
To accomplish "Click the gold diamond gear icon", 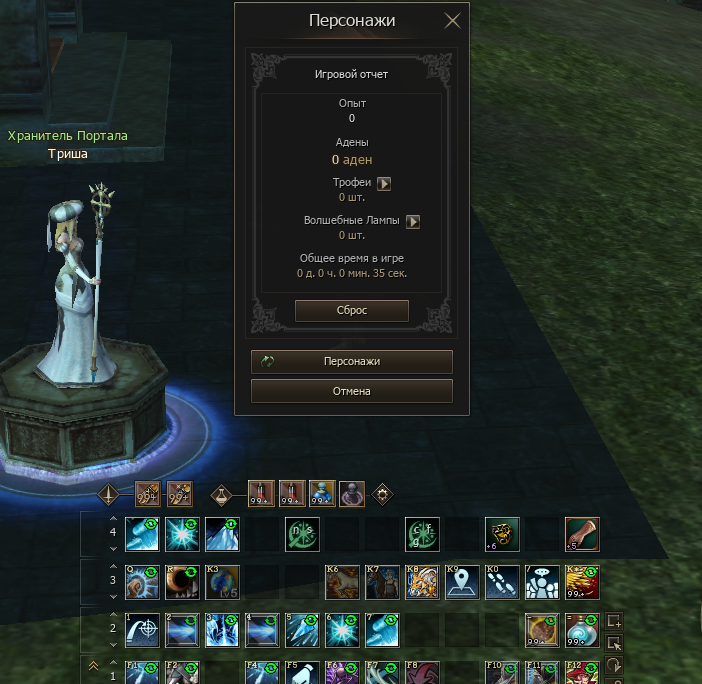I will (x=381, y=494).
